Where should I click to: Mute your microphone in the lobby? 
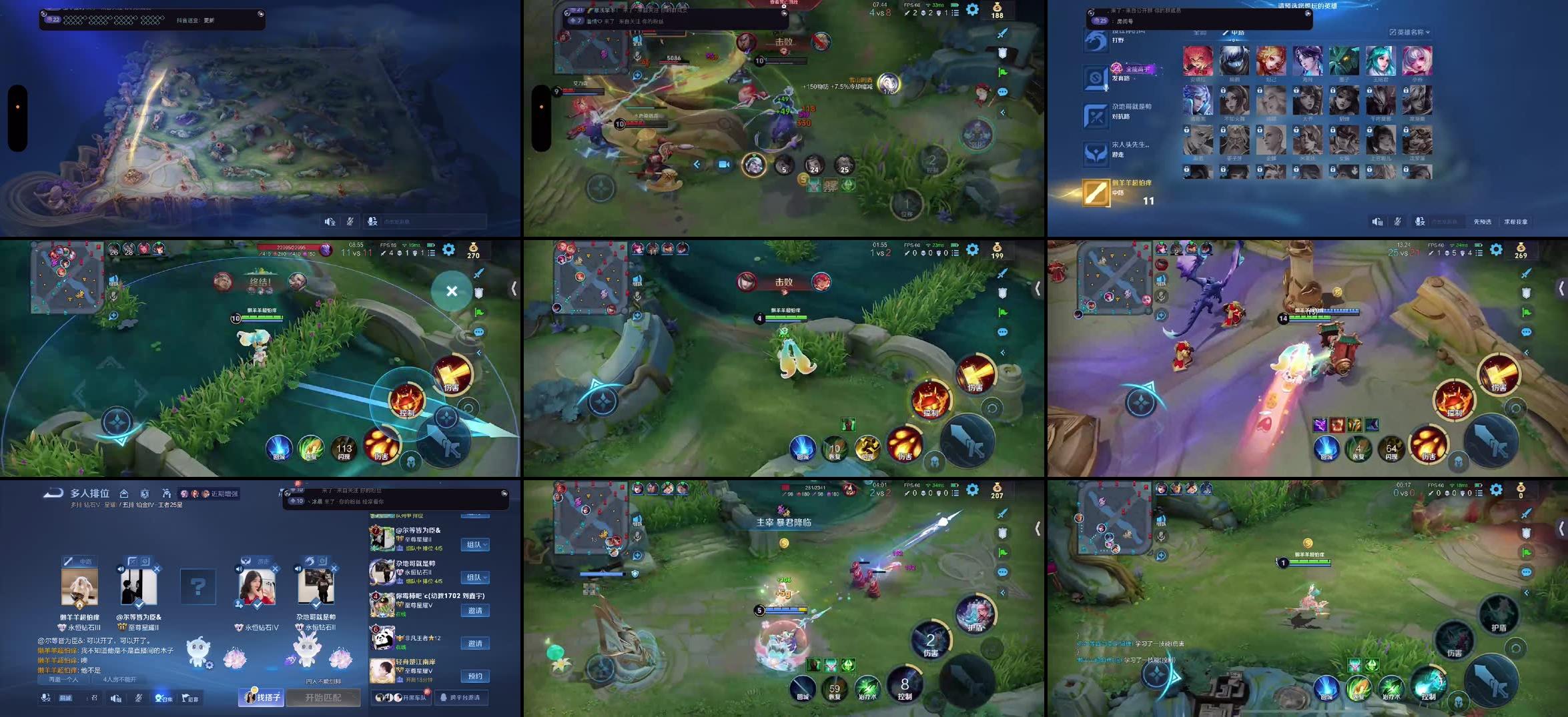coord(138,700)
